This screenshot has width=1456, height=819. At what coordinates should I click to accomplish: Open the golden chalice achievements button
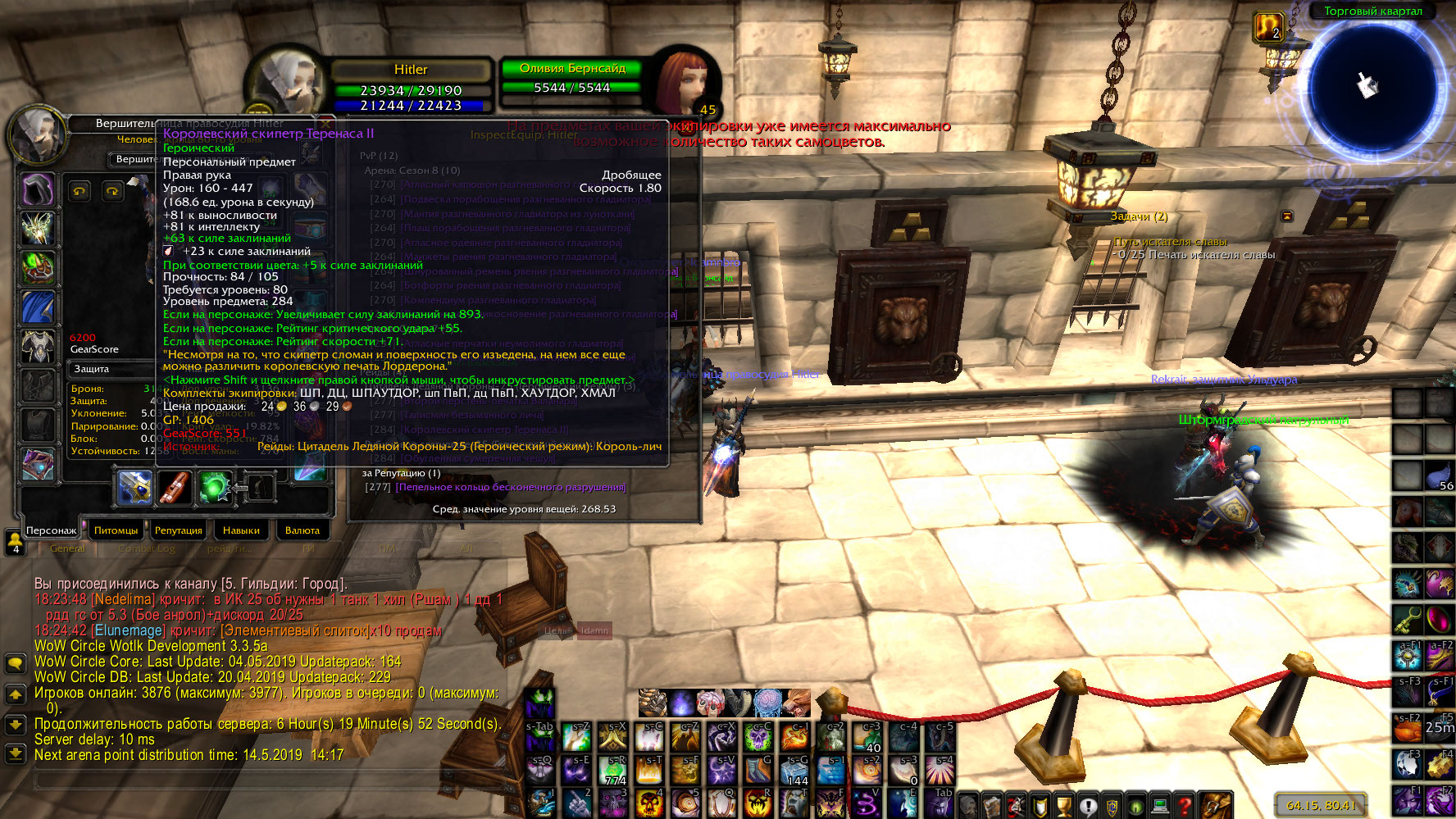[x=1063, y=805]
